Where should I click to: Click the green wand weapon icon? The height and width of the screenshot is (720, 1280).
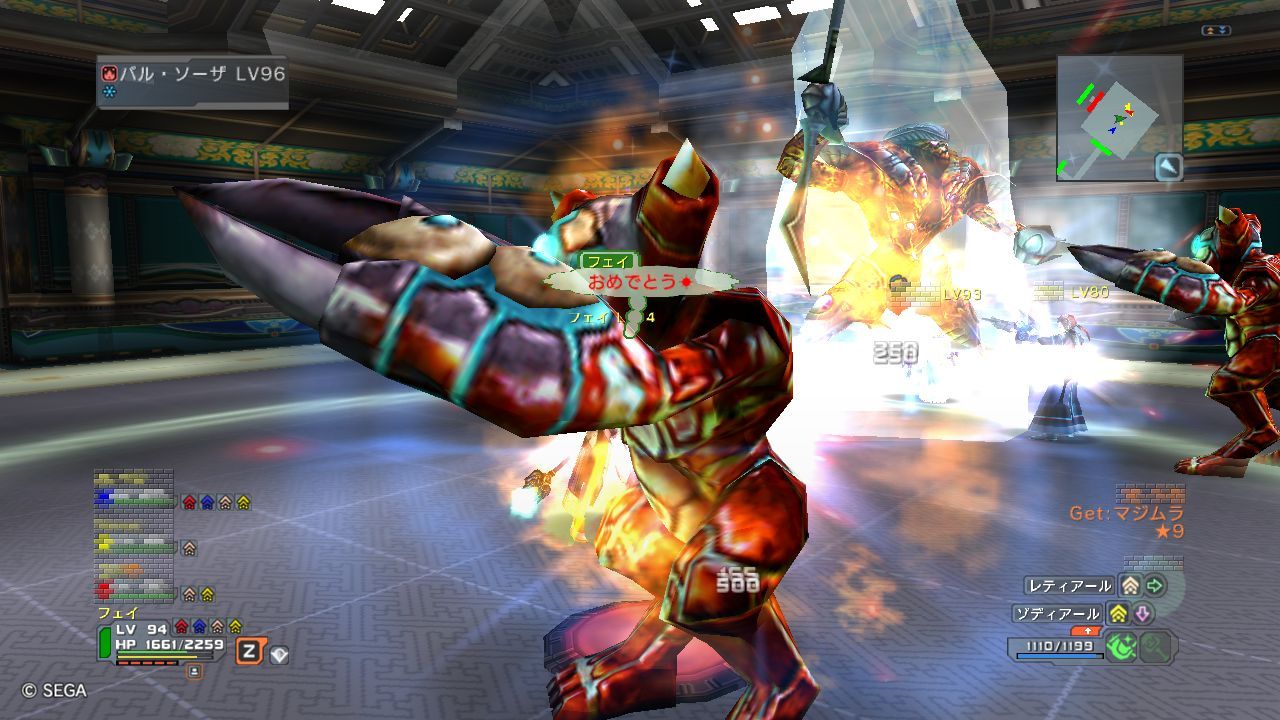[x=1121, y=647]
